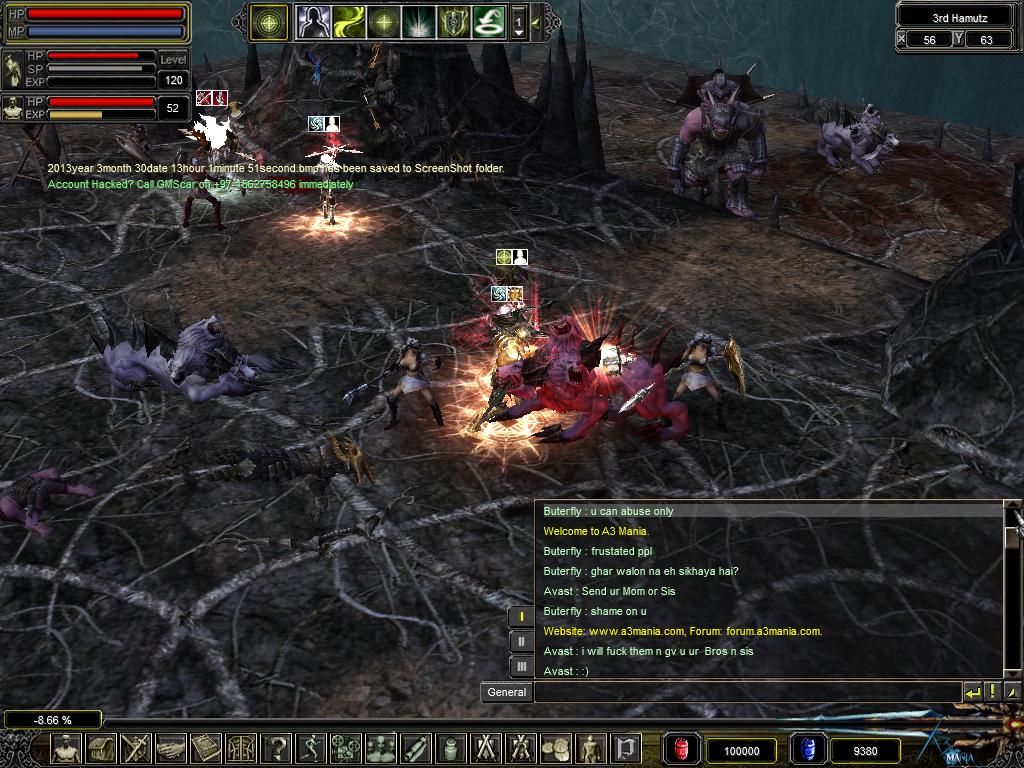Open the General chat channel selector

pos(507,692)
